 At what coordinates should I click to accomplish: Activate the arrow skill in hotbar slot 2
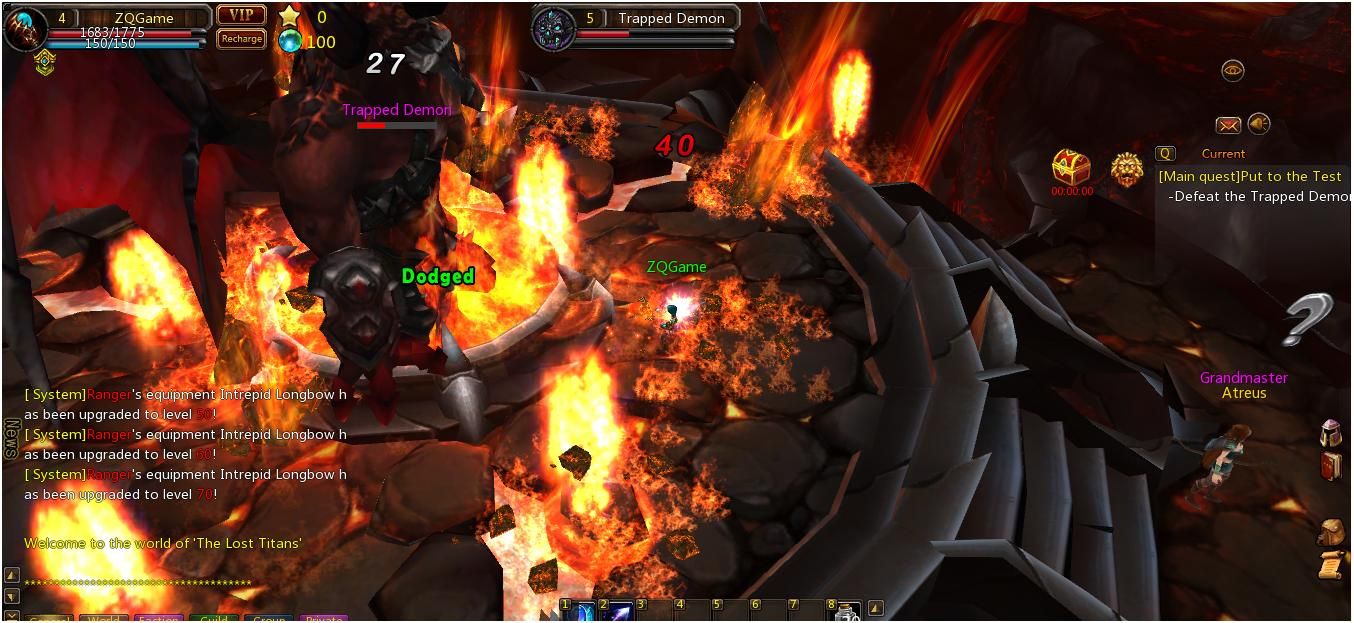pyautogui.click(x=619, y=611)
